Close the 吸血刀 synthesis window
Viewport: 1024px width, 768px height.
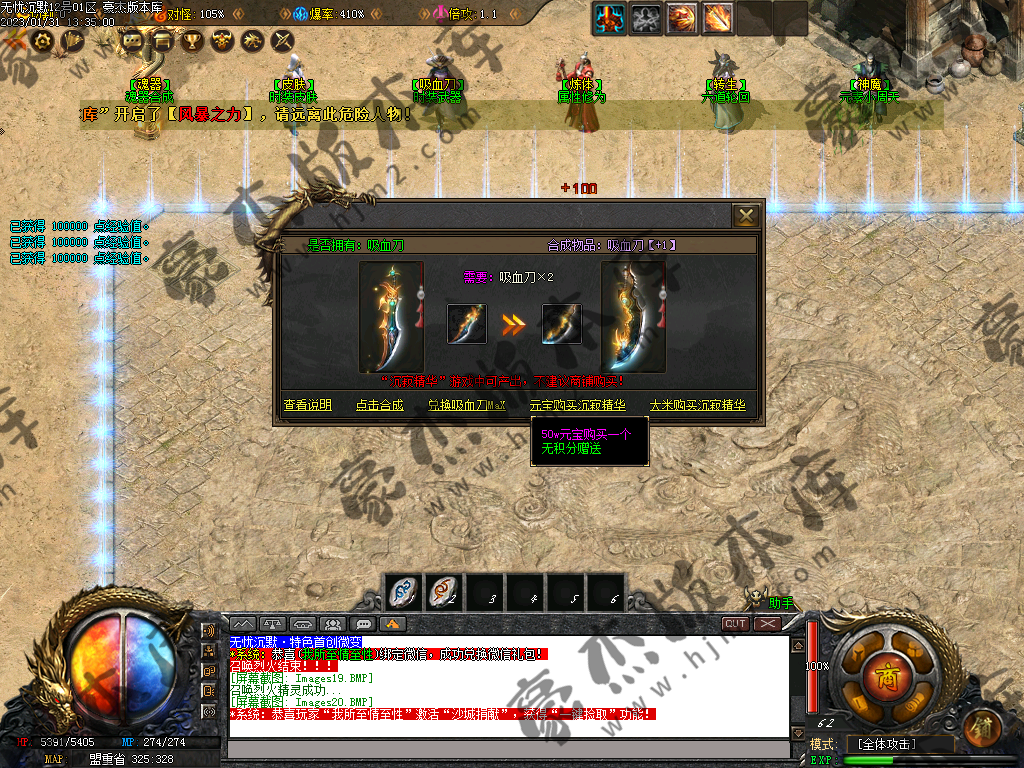pos(745,216)
